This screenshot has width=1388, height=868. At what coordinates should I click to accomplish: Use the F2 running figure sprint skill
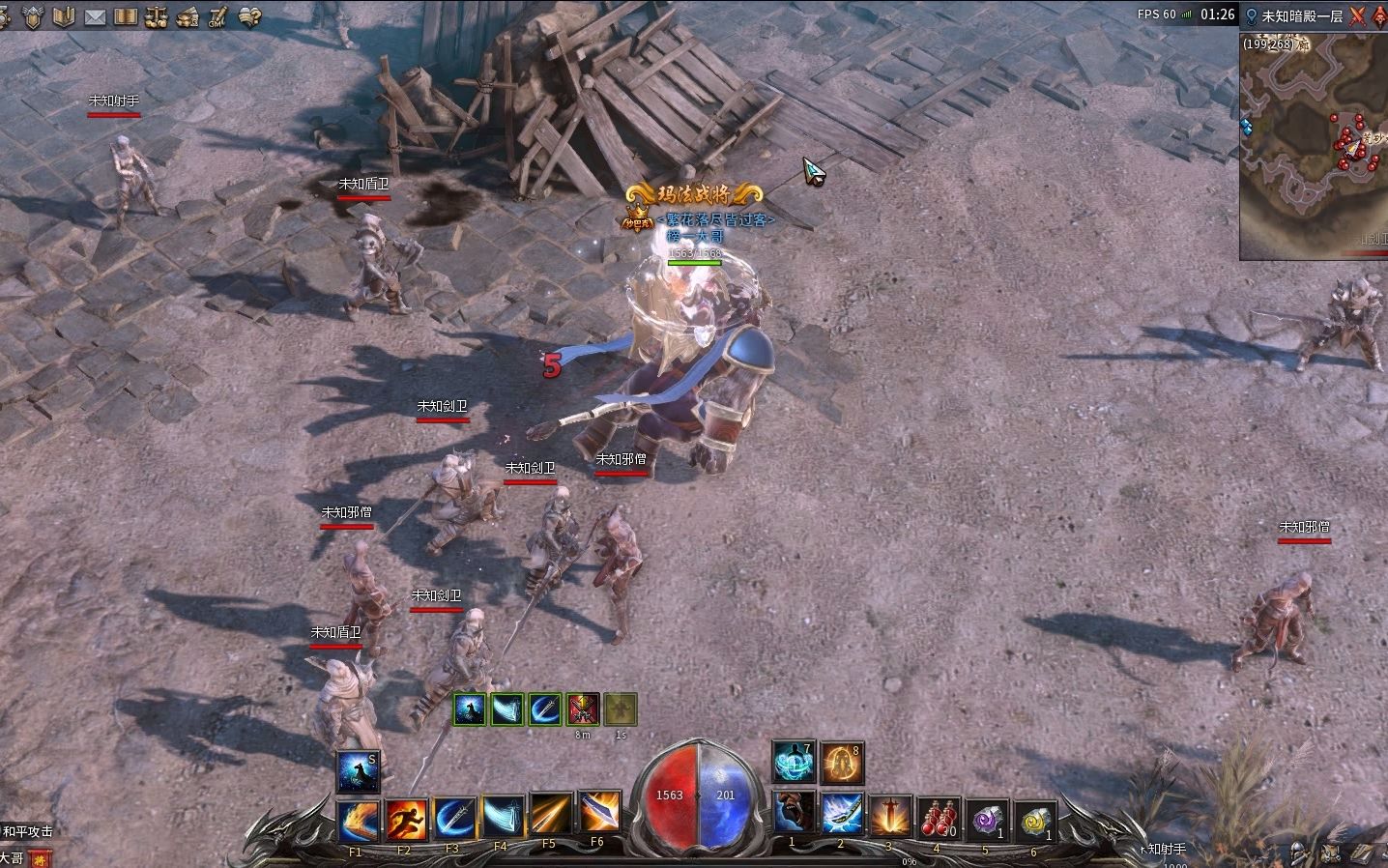[406, 819]
